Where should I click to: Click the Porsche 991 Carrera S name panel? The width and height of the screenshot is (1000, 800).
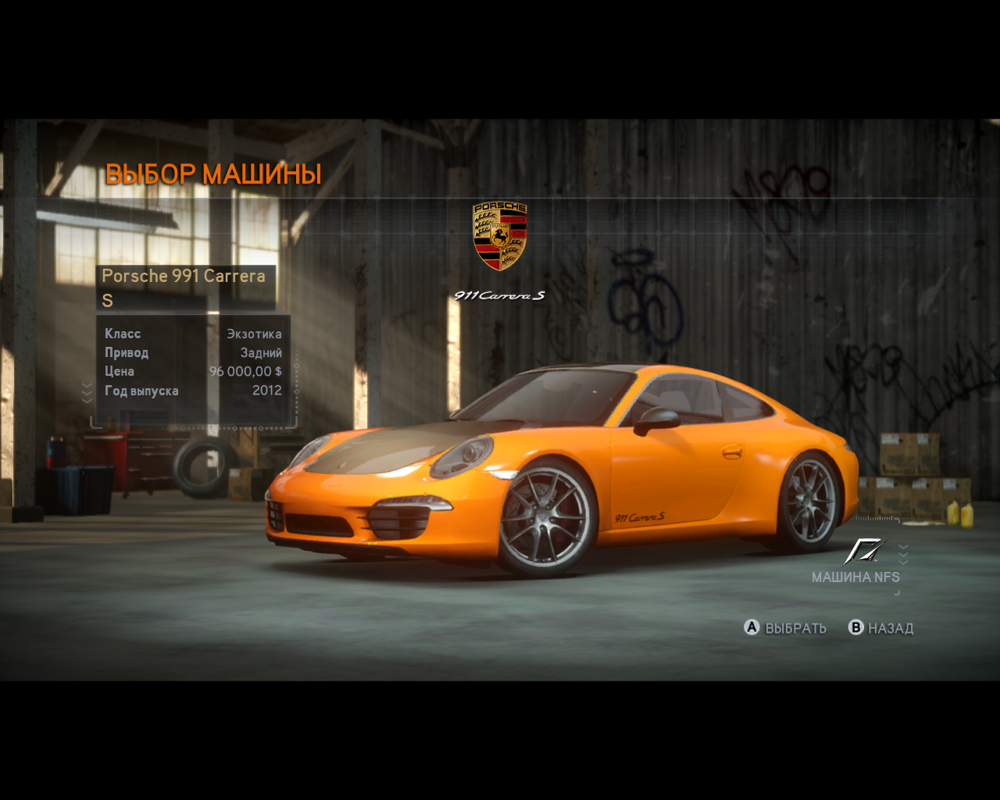(185, 287)
